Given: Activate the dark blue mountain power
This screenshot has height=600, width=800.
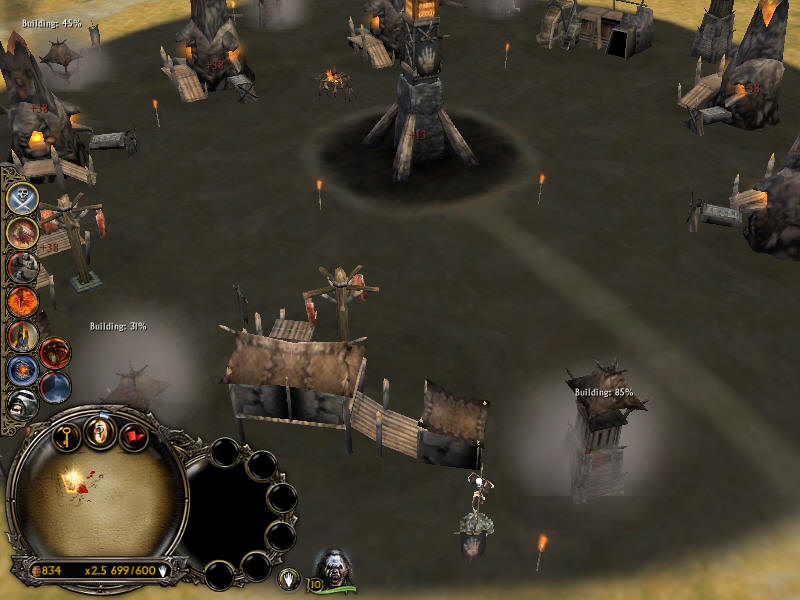Looking at the screenshot, I should 55,386.
